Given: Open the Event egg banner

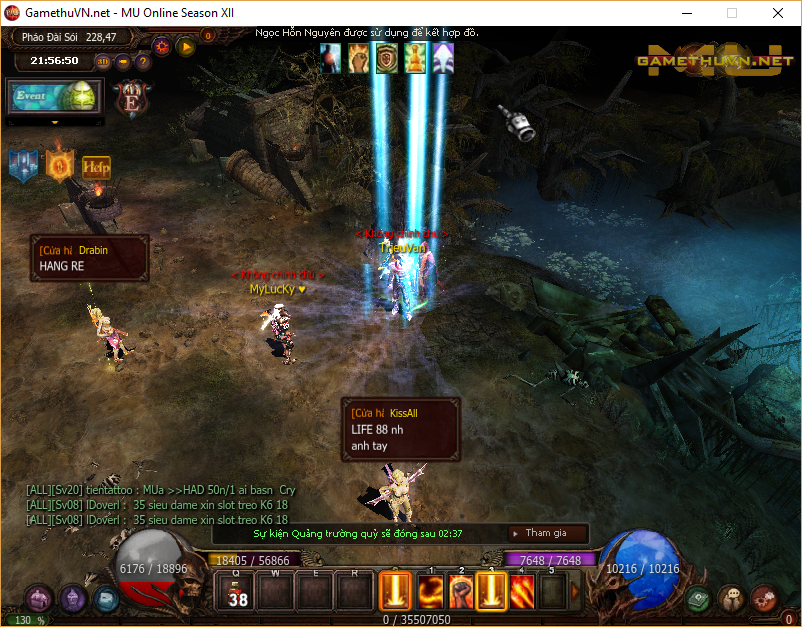Looking at the screenshot, I should (x=55, y=97).
